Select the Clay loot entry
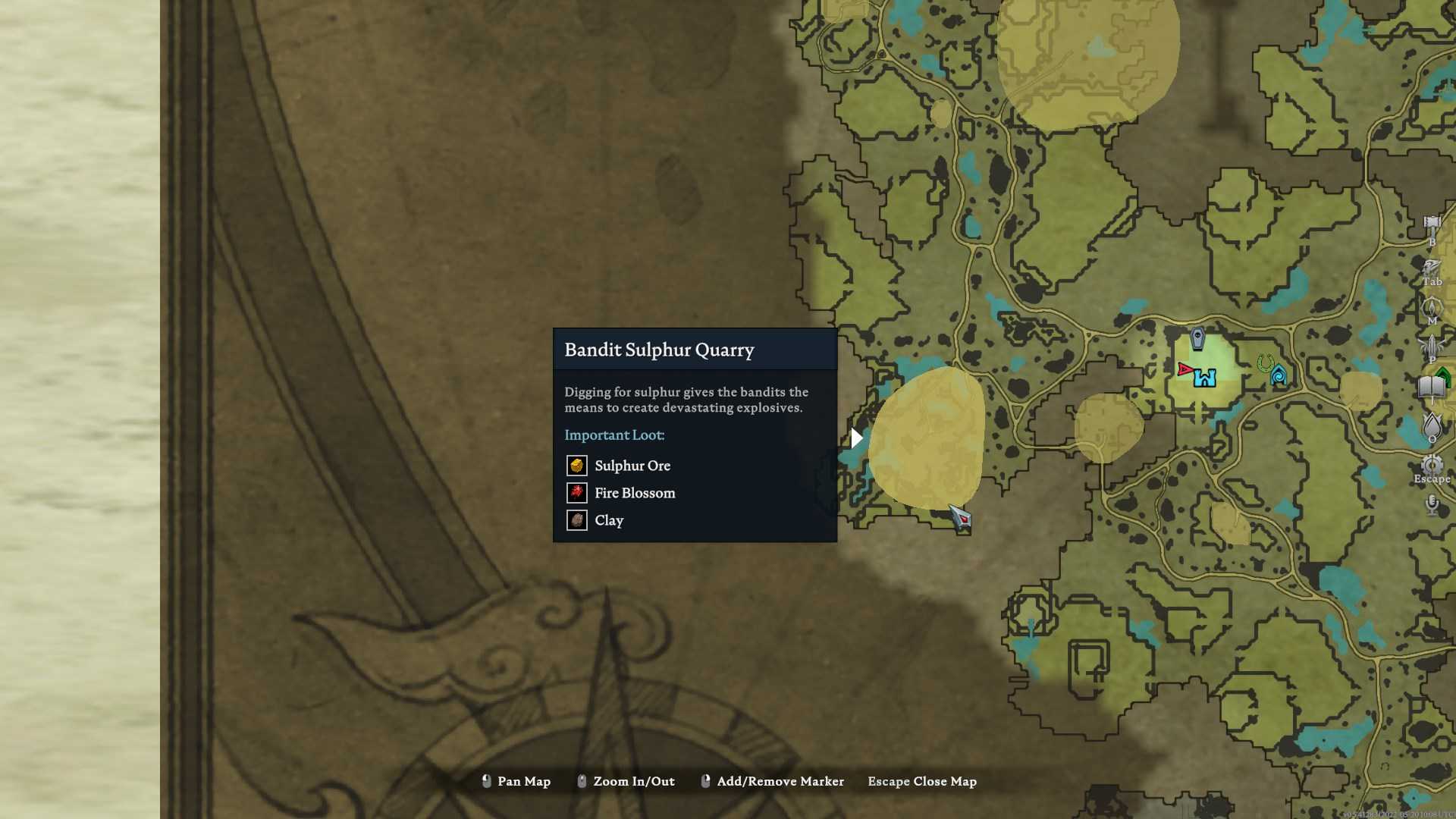This screenshot has height=819, width=1456. pyautogui.click(x=609, y=520)
